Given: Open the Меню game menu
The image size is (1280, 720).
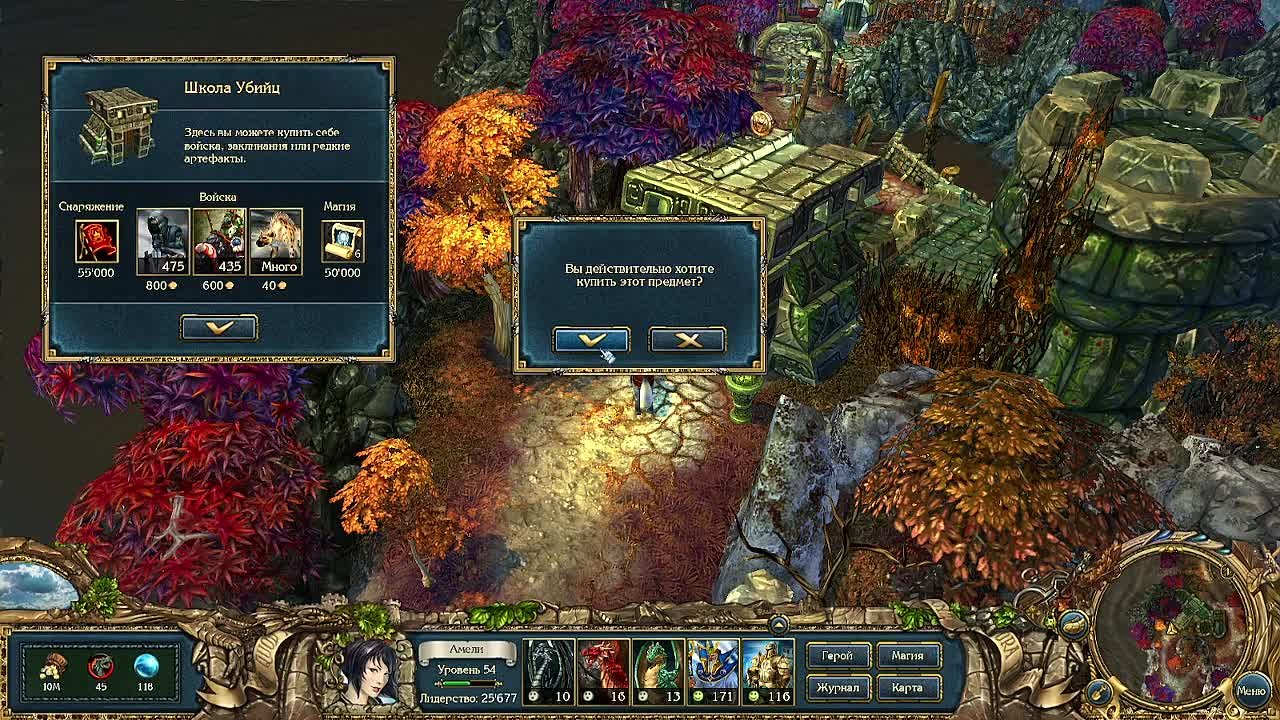Looking at the screenshot, I should 1251,690.
